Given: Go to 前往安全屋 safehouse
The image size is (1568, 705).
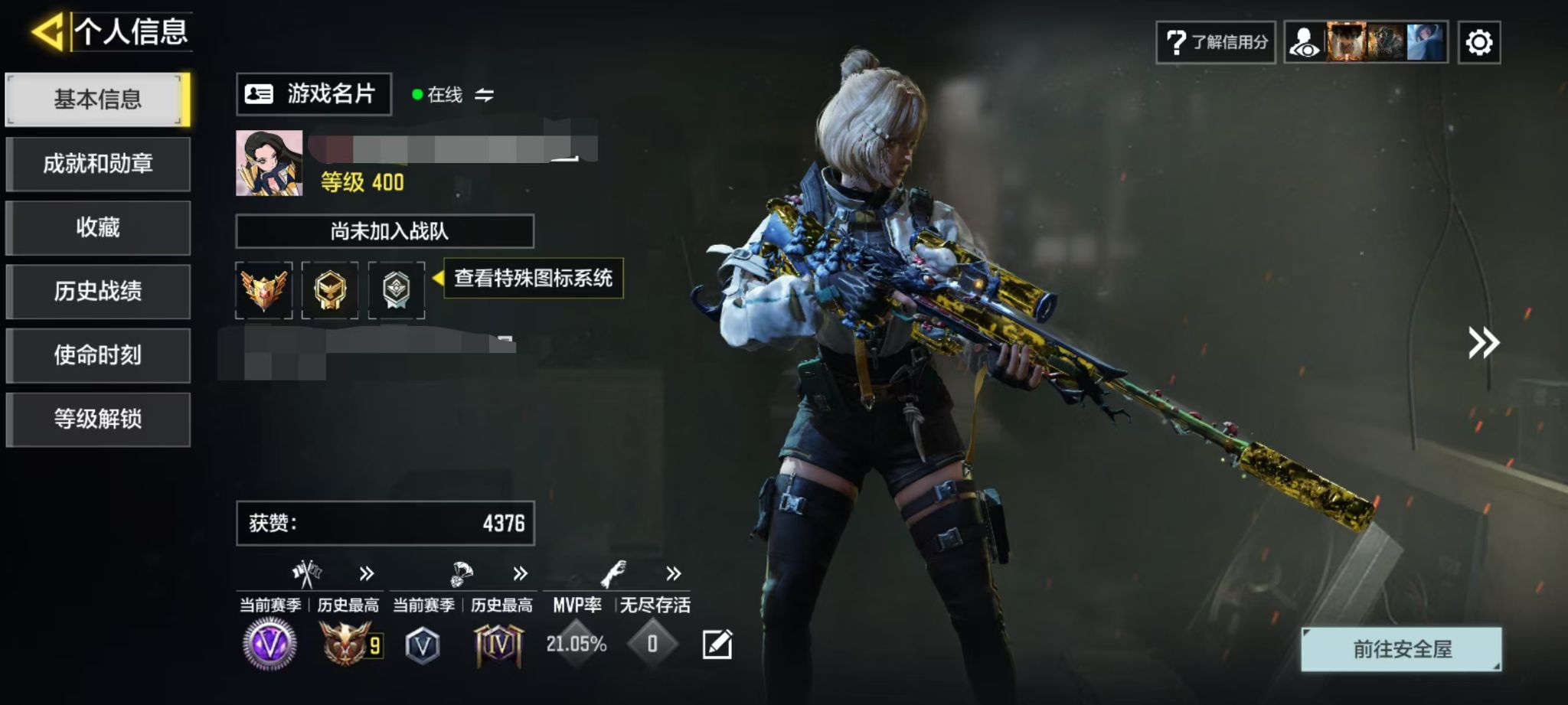Looking at the screenshot, I should tap(1401, 649).
